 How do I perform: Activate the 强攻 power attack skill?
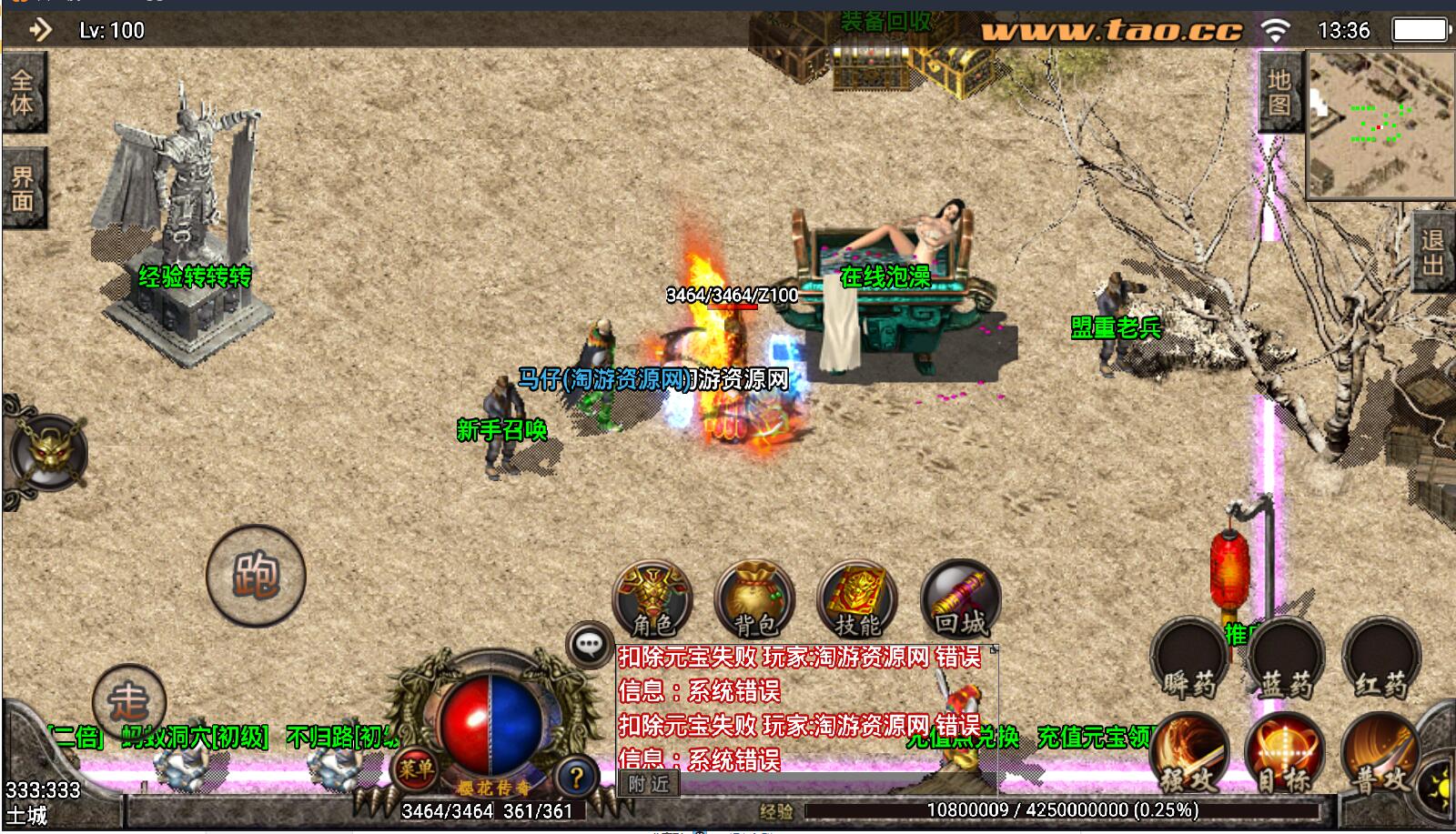pyautogui.click(x=1189, y=755)
